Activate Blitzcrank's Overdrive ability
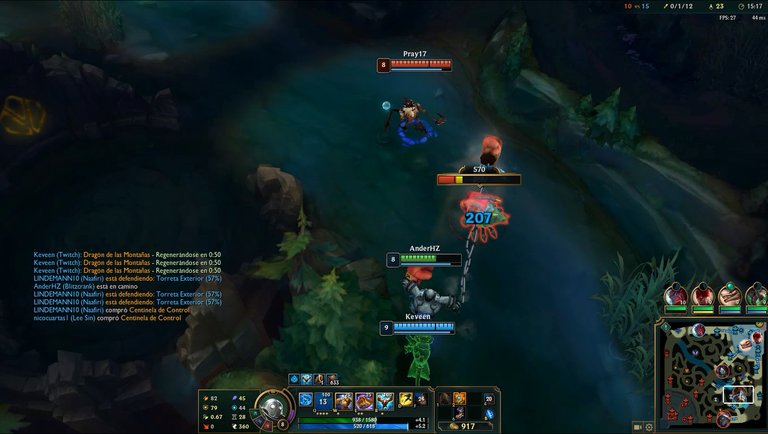768x434 pixels. tap(344, 401)
